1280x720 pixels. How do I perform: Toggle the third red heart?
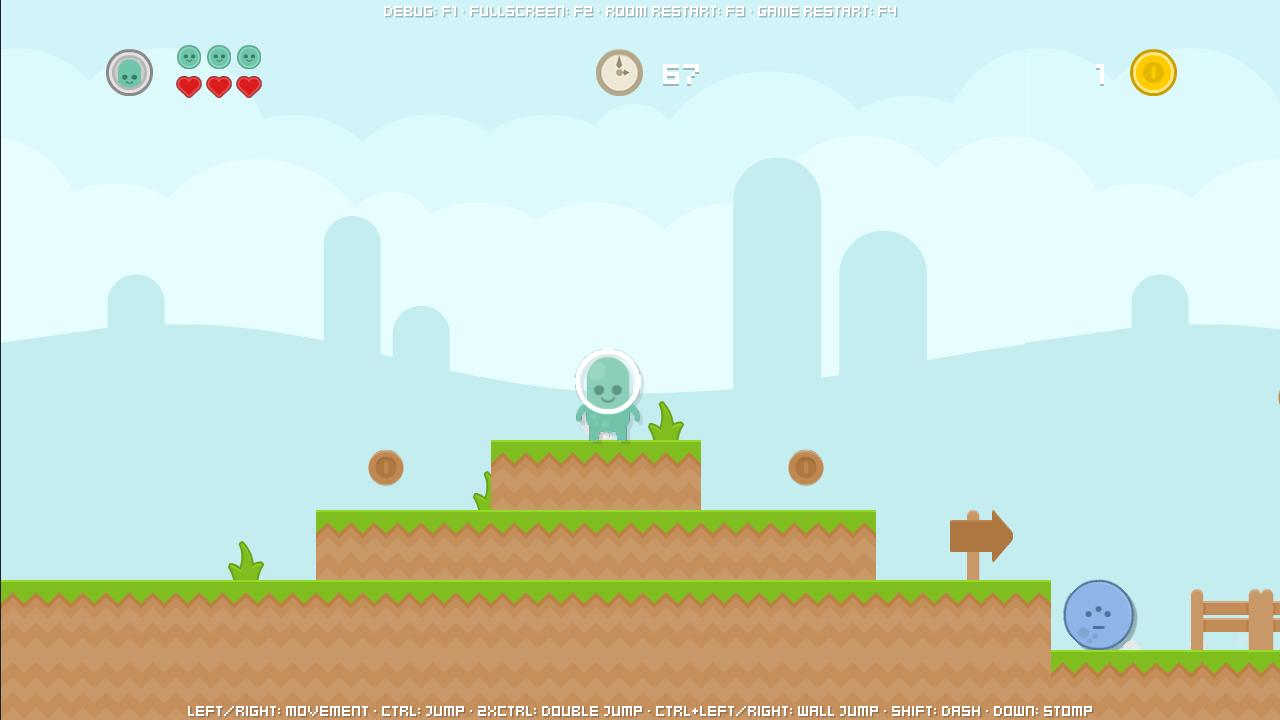tap(248, 87)
